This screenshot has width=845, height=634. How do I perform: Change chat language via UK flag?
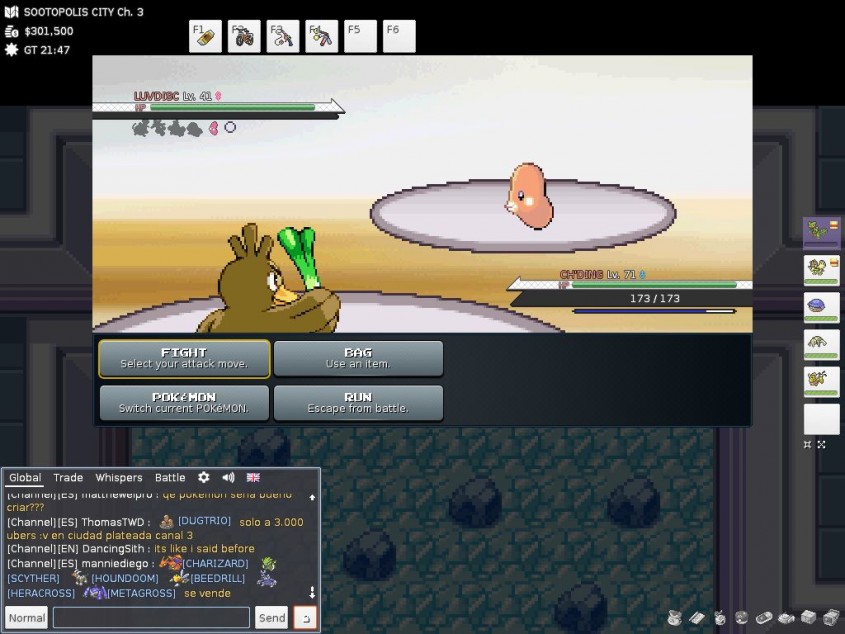click(x=253, y=478)
